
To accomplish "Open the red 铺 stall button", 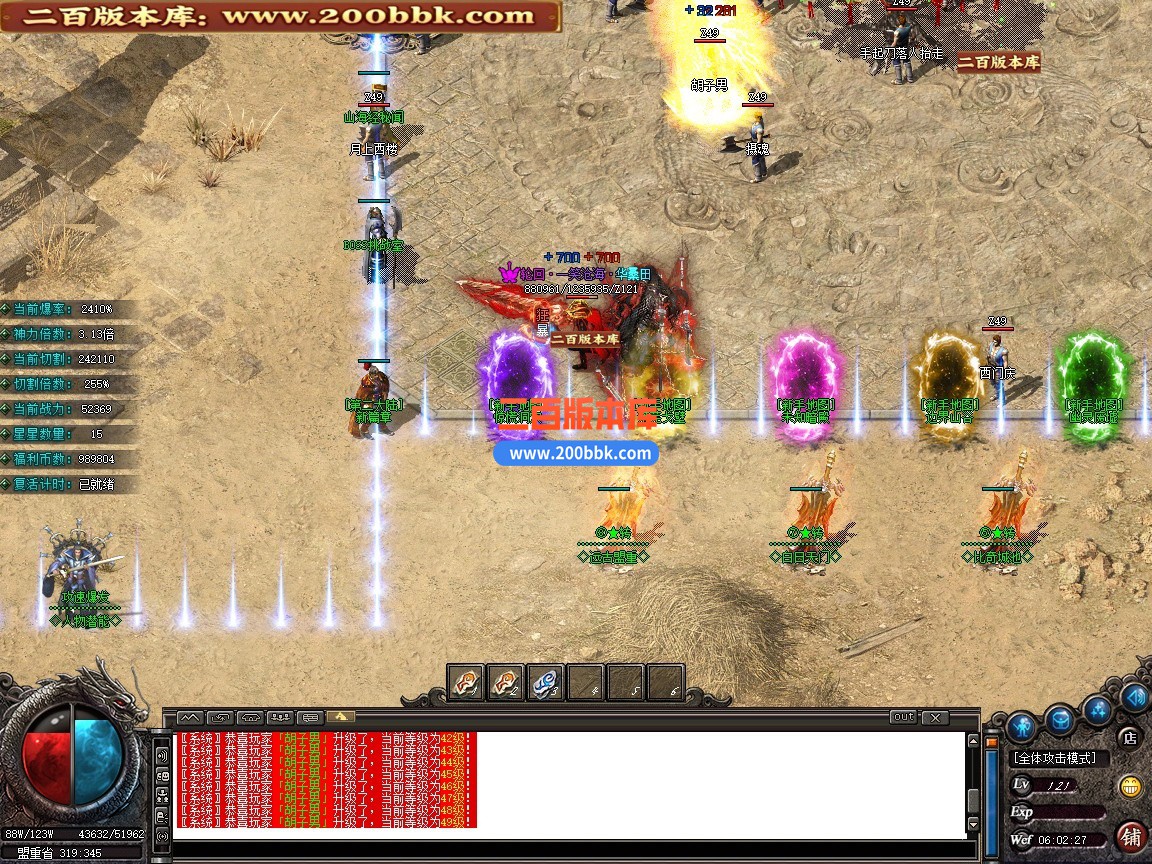I will click(1131, 834).
